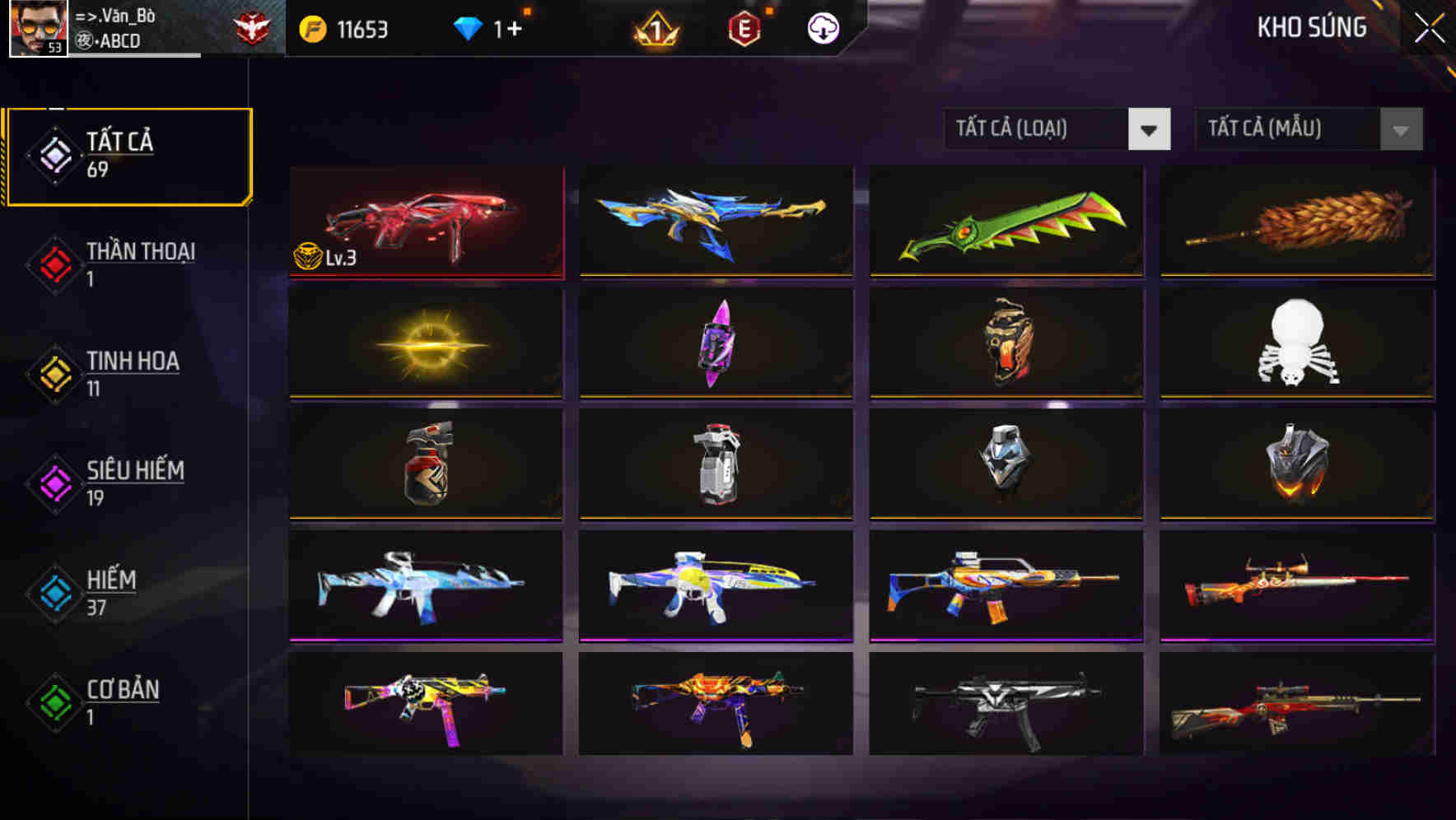The image size is (1456, 820).
Task: Click the red E event icon
Action: tap(744, 26)
